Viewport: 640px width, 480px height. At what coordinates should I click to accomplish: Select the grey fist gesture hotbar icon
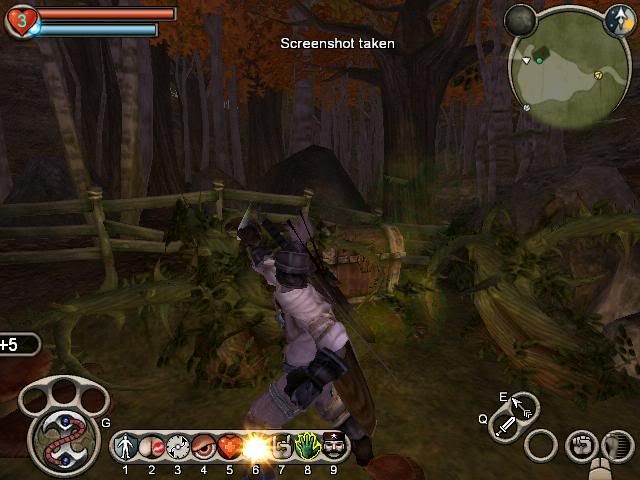(x=281, y=446)
